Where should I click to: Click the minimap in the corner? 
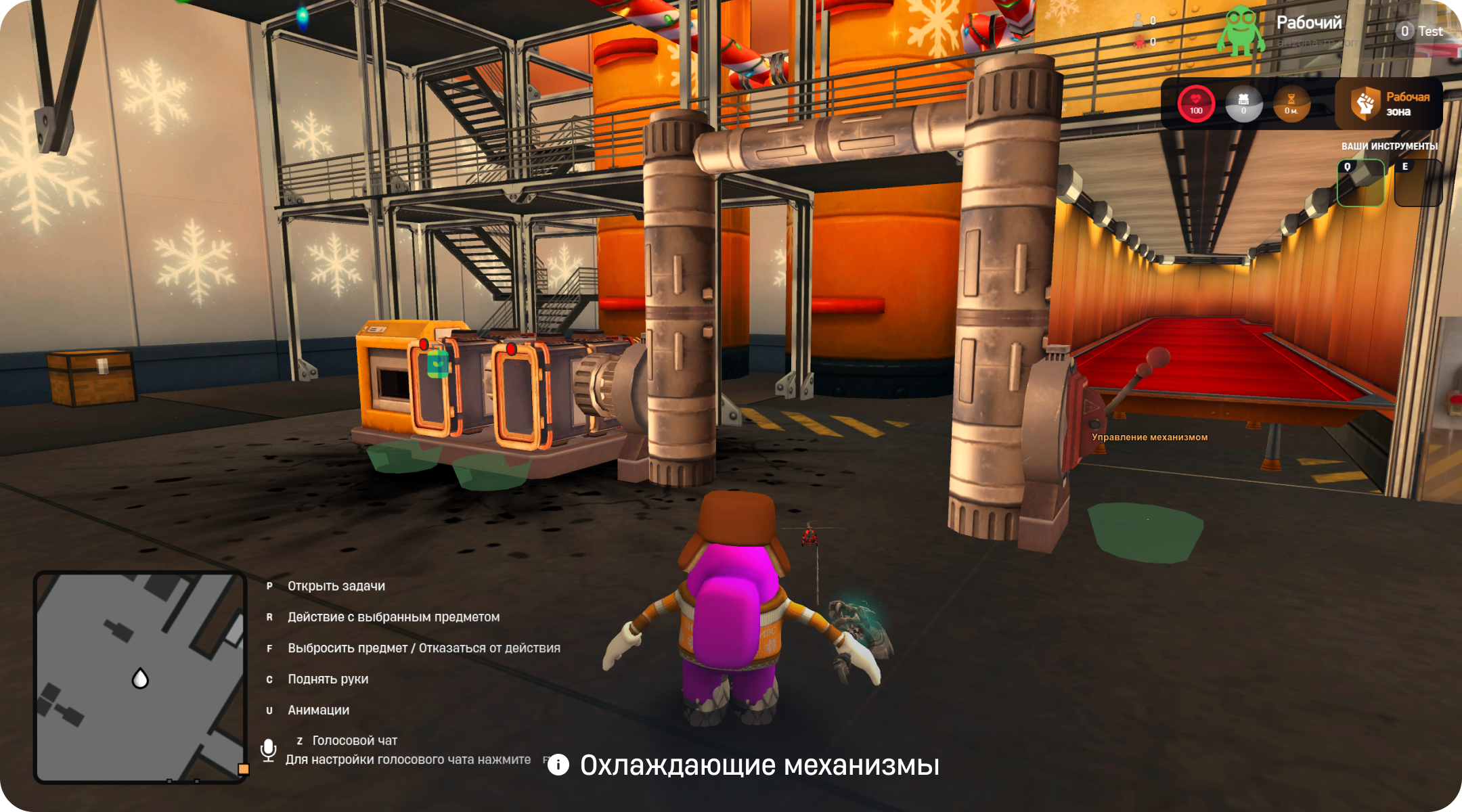(139, 677)
